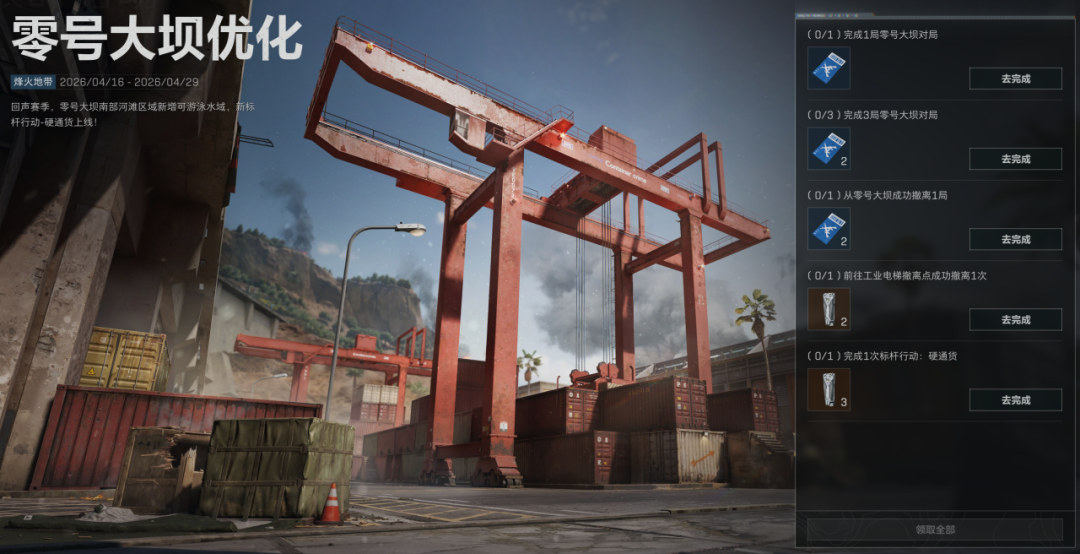Inspect the blue reward icon for 完成1局零号大坝对局
This screenshot has width=1080, height=554.
tap(828, 69)
